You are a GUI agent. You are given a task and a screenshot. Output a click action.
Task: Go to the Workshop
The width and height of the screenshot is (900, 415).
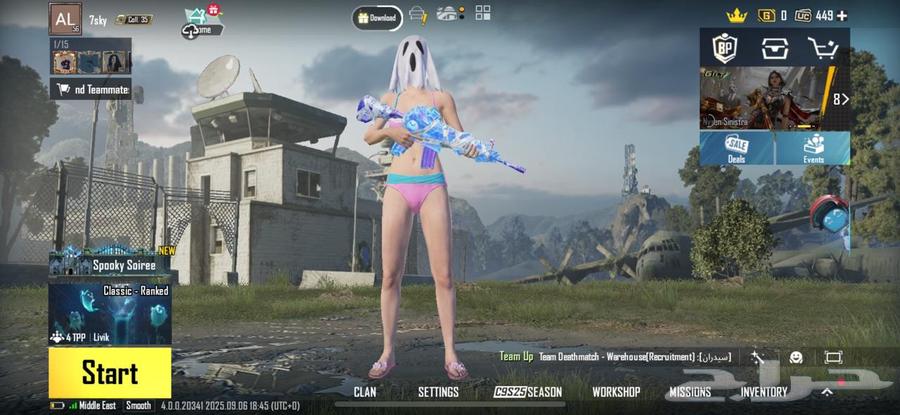616,392
